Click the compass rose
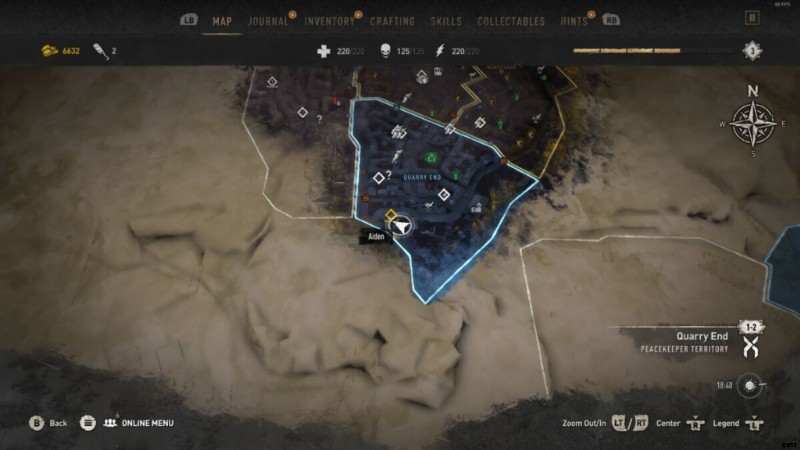The width and height of the screenshot is (800, 450). pyautogui.click(x=753, y=125)
